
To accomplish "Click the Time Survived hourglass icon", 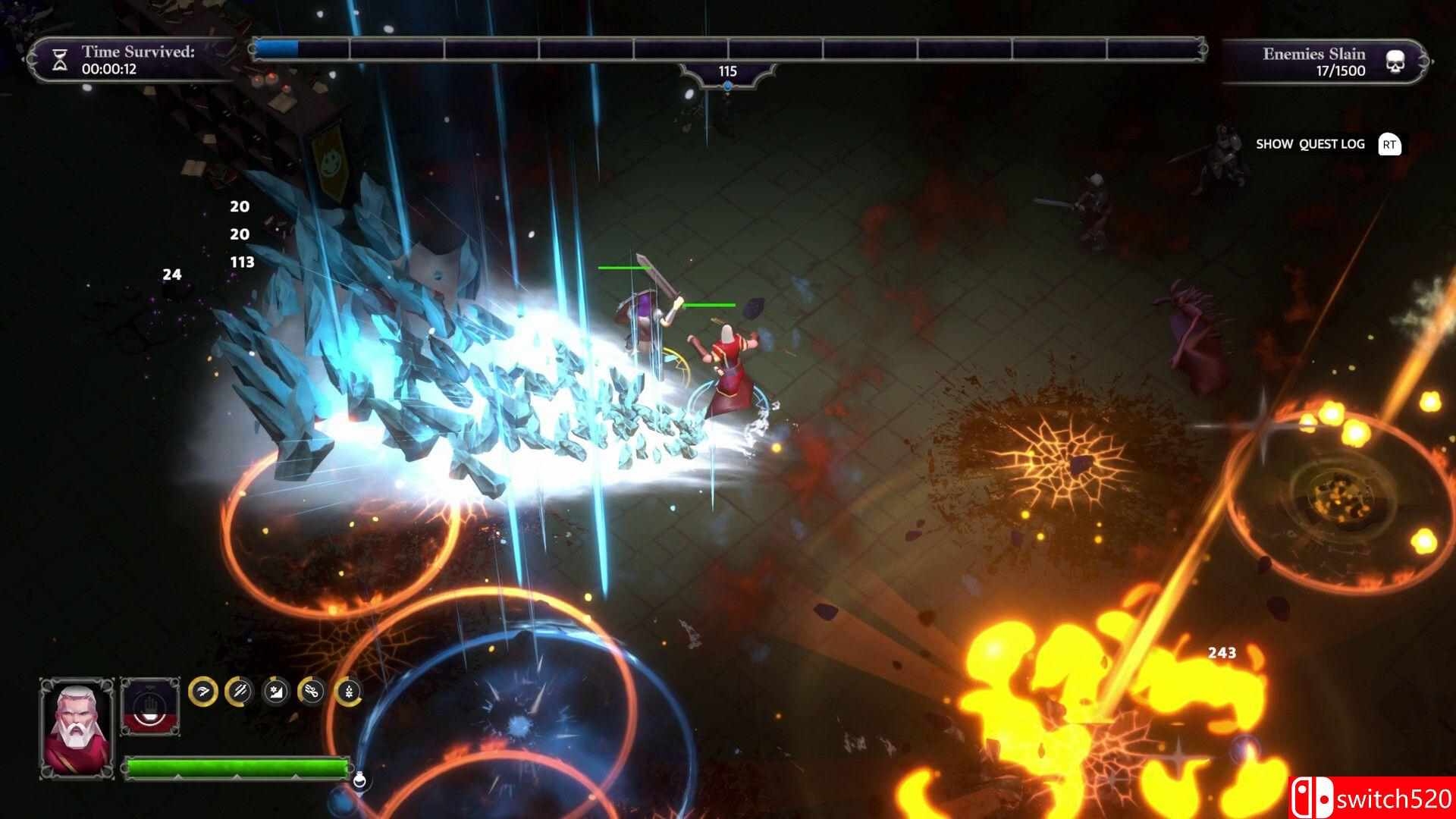I will click(x=60, y=61).
